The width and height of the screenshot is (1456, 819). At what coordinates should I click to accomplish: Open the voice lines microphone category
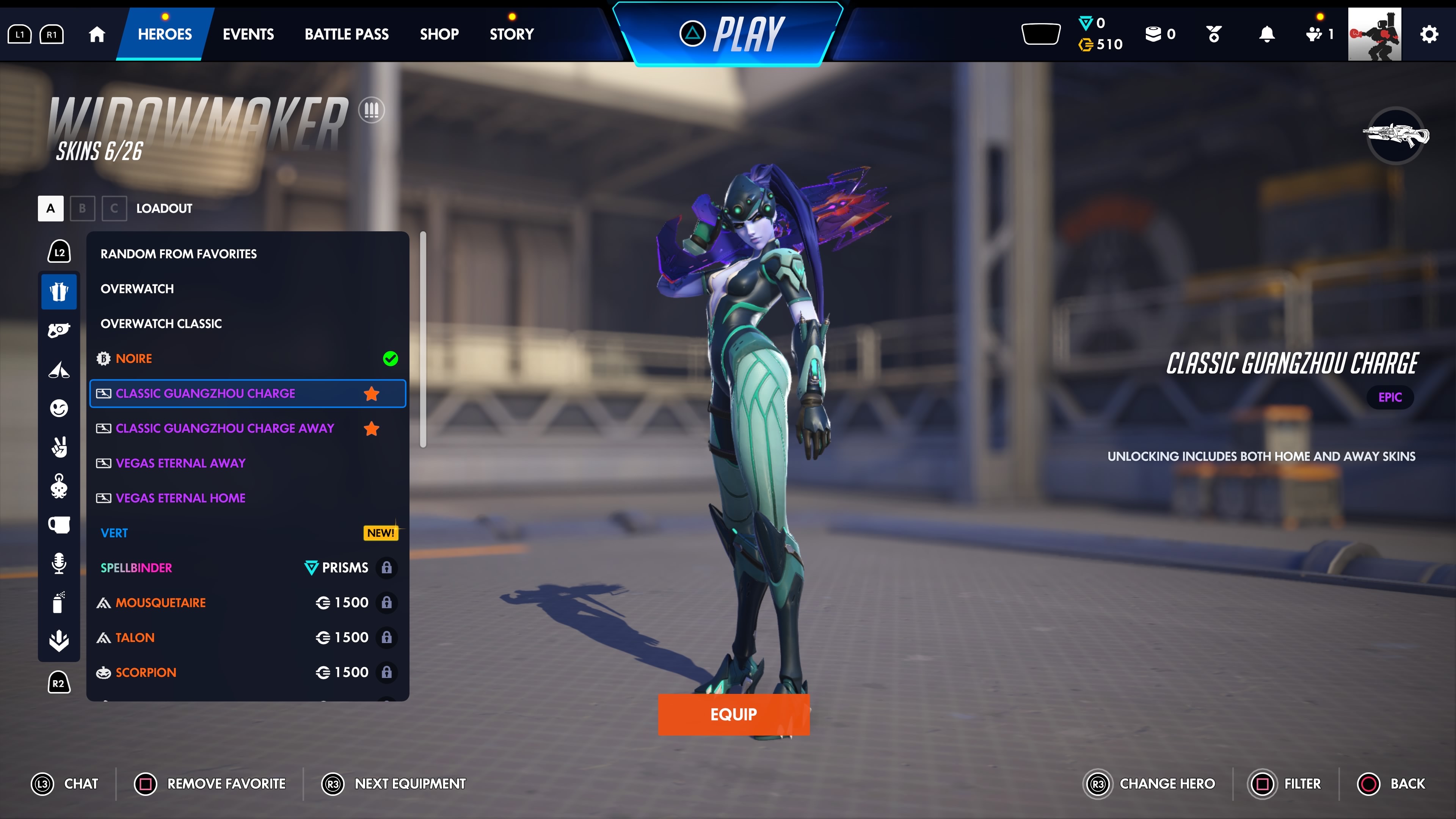(x=59, y=563)
